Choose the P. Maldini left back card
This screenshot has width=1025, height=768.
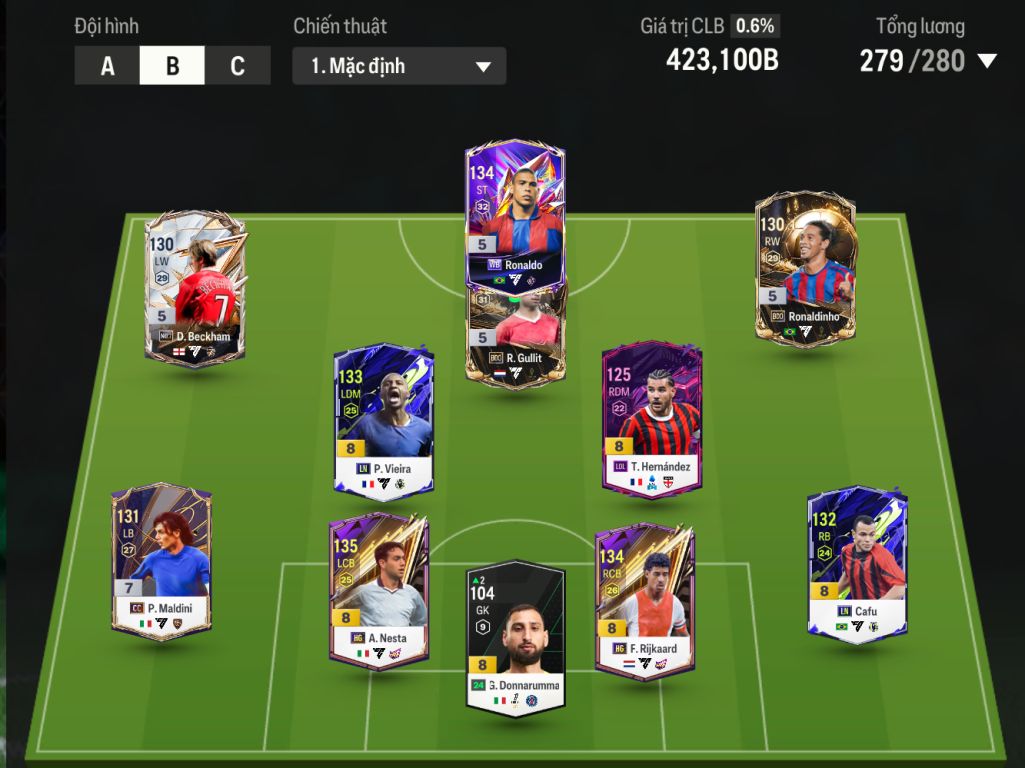(x=161, y=560)
